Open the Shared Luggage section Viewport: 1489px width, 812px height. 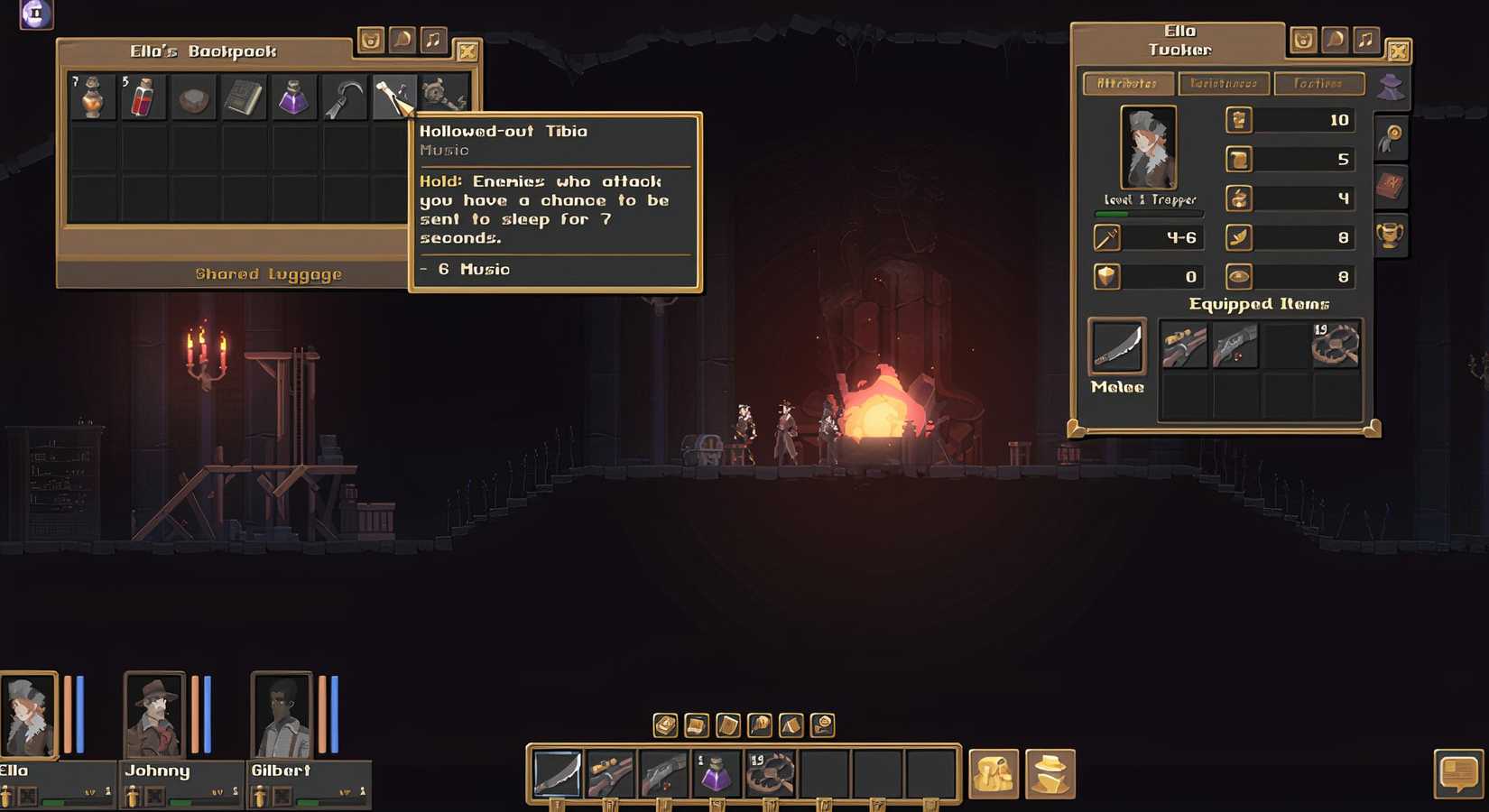point(268,274)
